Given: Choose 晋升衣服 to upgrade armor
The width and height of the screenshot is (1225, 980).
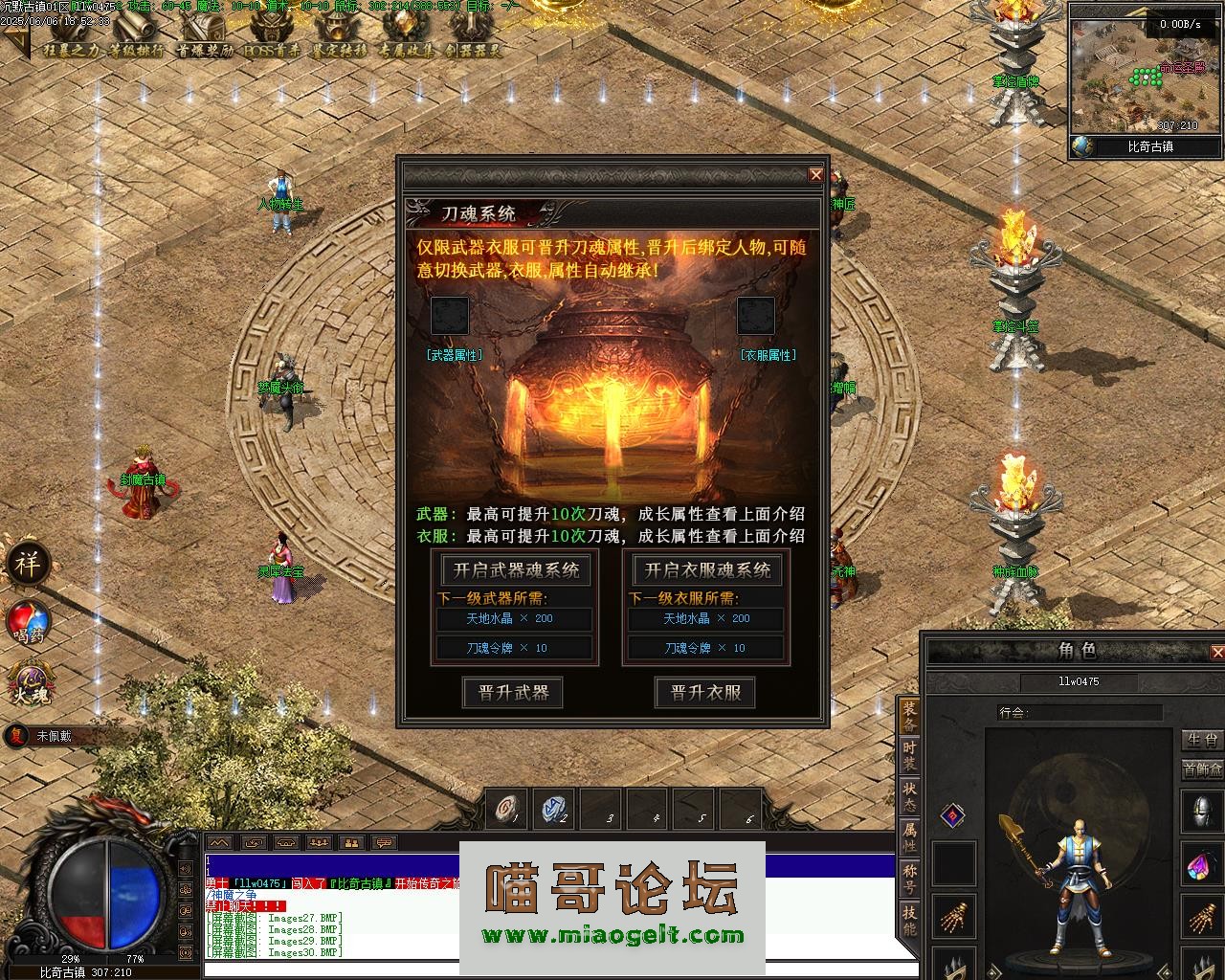Looking at the screenshot, I should 705,692.
